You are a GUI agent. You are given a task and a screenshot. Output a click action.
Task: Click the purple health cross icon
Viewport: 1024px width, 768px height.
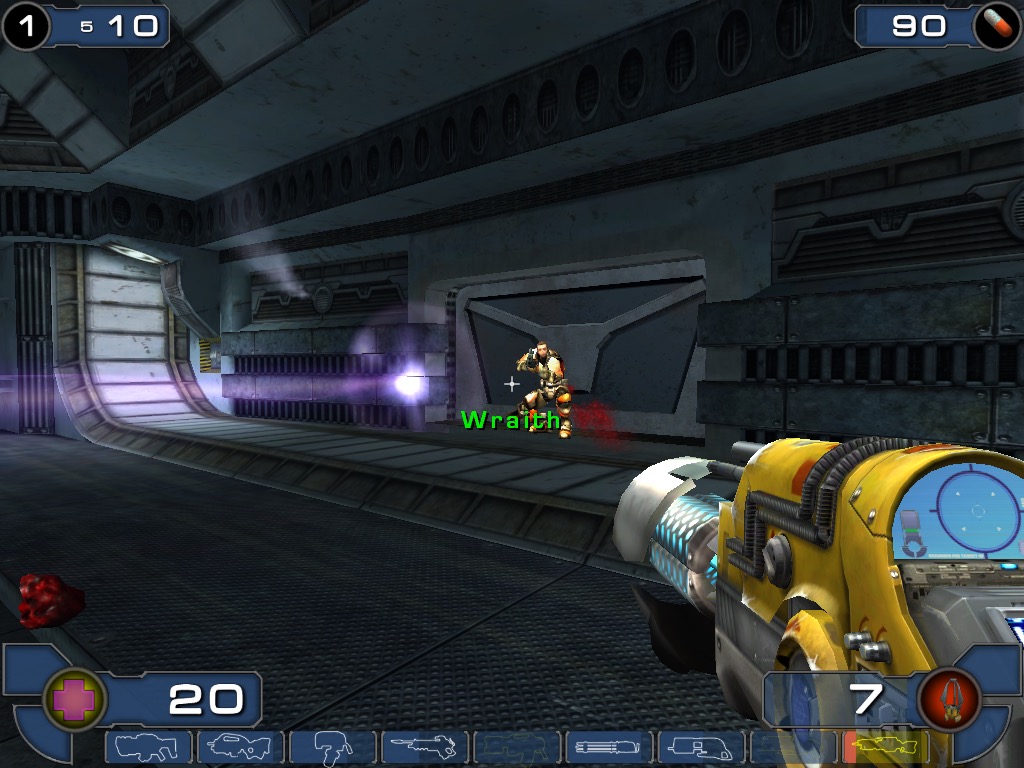click(x=69, y=699)
